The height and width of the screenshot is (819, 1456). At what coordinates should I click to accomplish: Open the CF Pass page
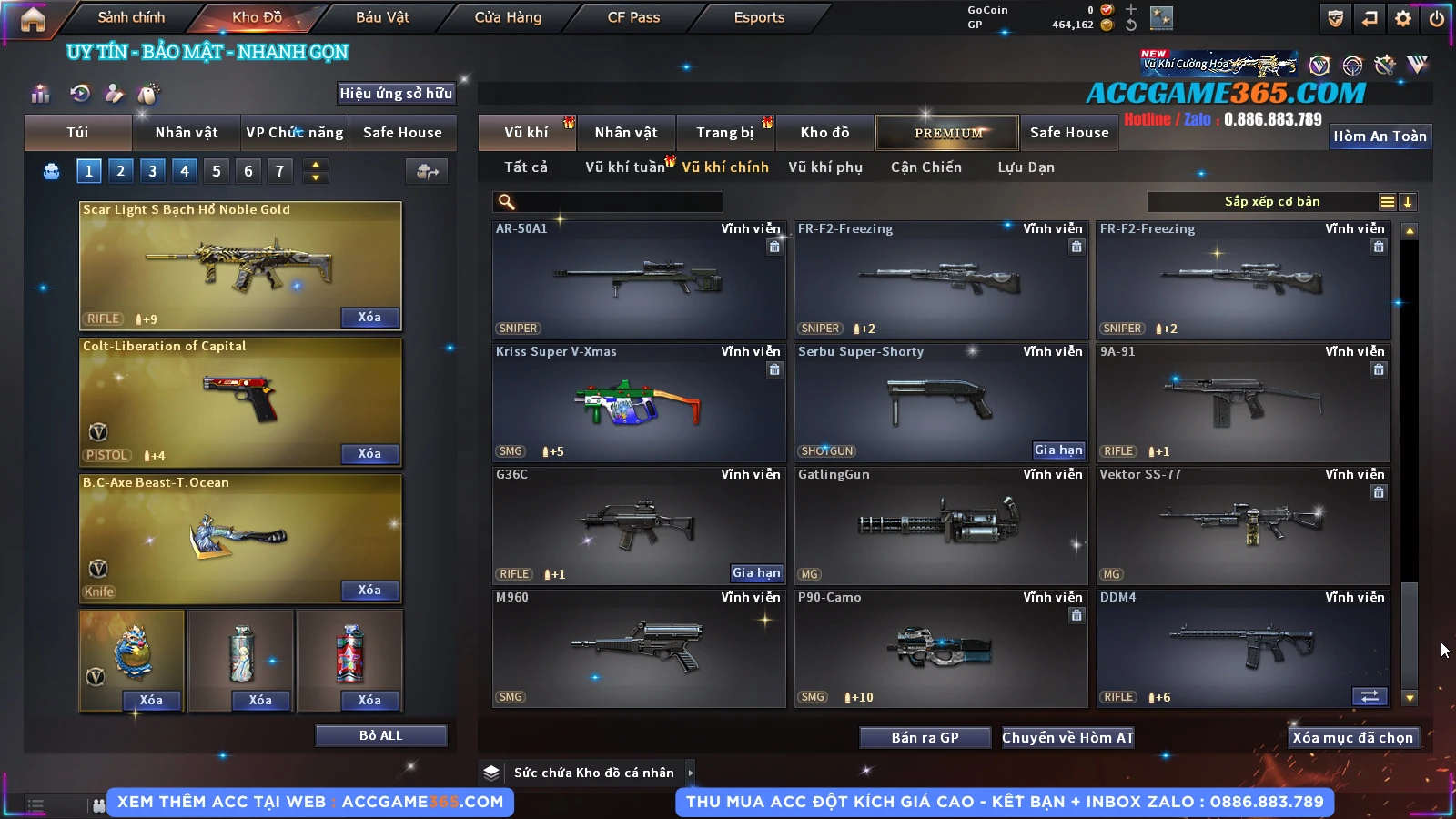point(633,17)
